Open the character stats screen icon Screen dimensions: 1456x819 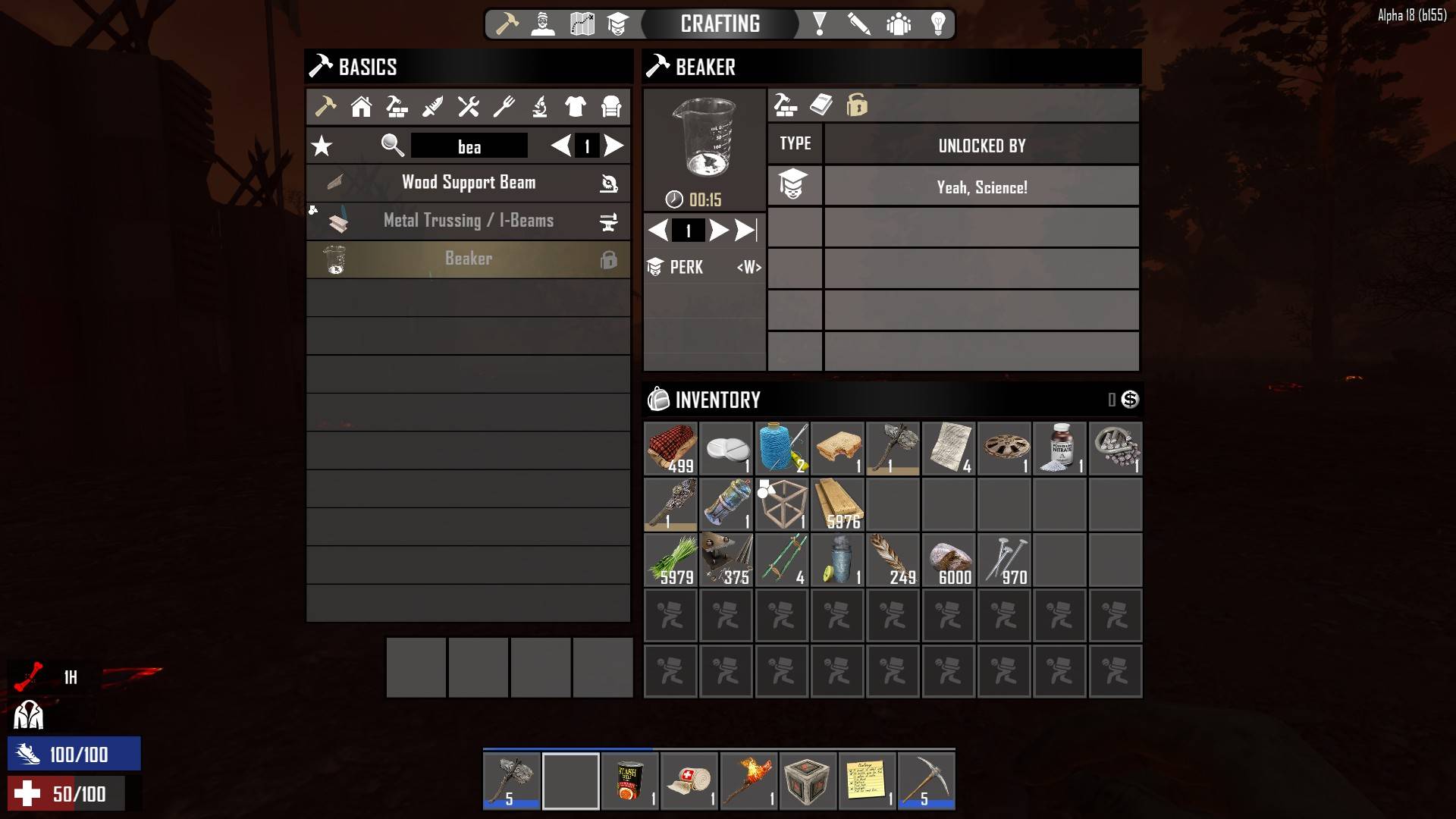click(x=541, y=24)
